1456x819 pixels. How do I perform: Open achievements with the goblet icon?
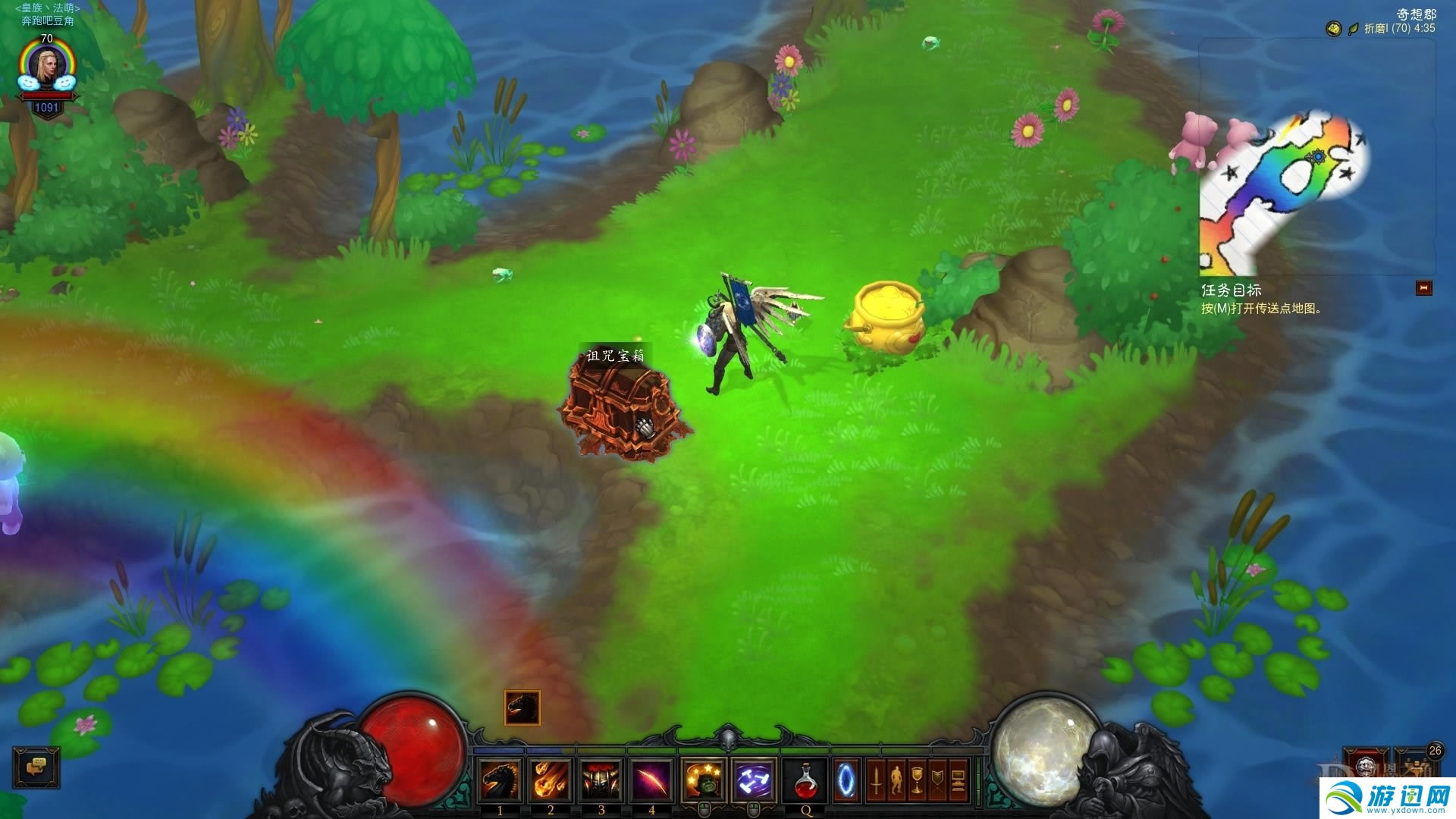click(917, 780)
